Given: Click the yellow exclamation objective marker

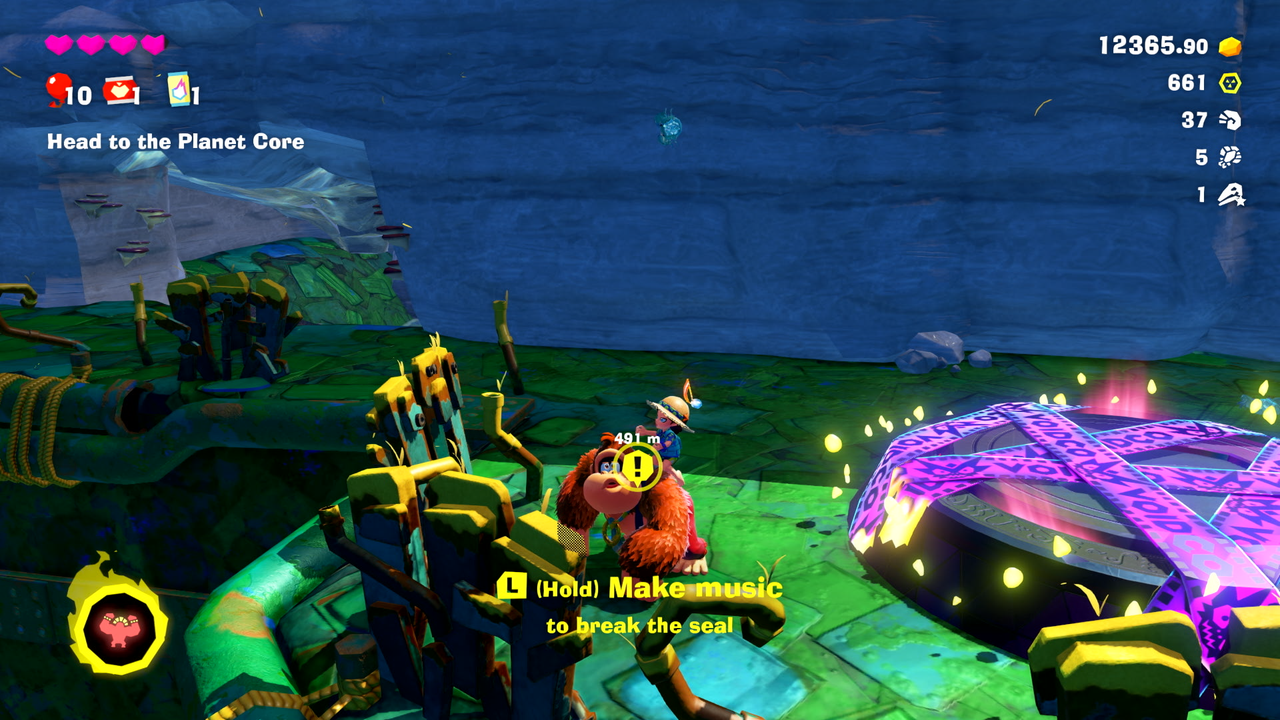Looking at the screenshot, I should [x=638, y=466].
